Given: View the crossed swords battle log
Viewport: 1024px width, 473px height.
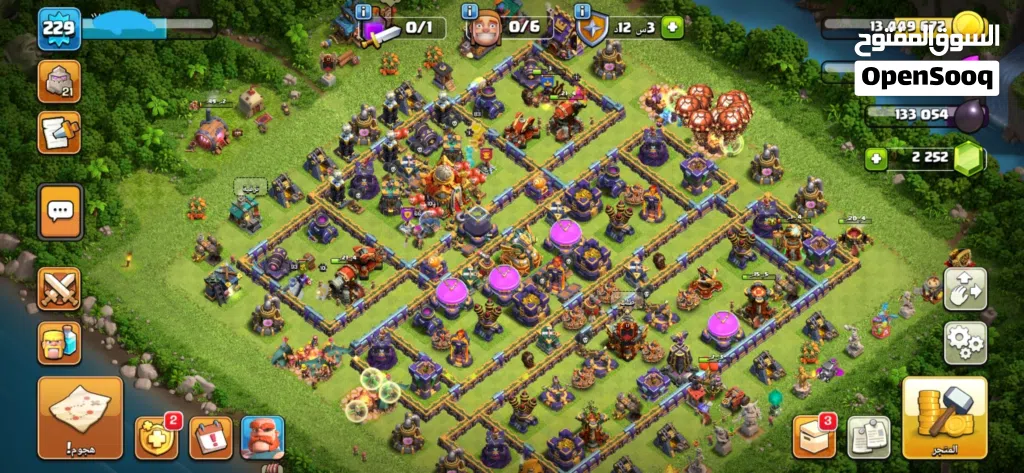Looking at the screenshot, I should pyautogui.click(x=60, y=289).
